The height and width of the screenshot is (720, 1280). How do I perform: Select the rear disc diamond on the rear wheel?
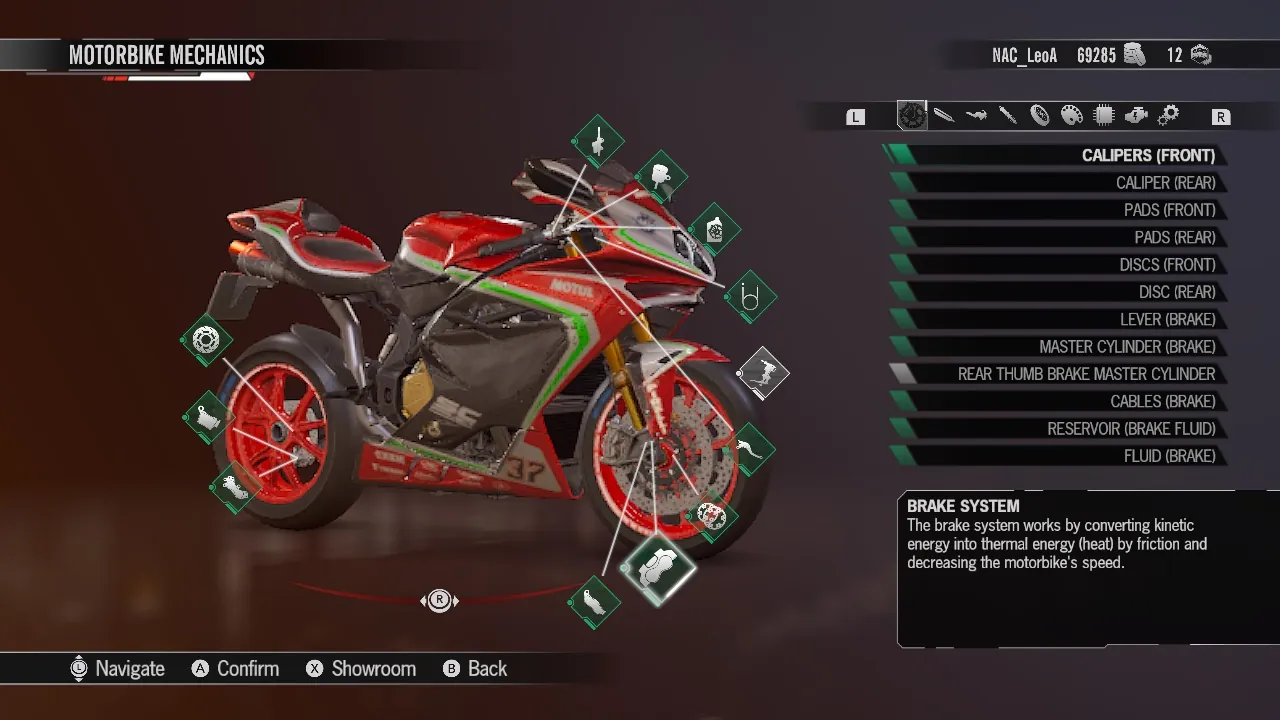205,340
